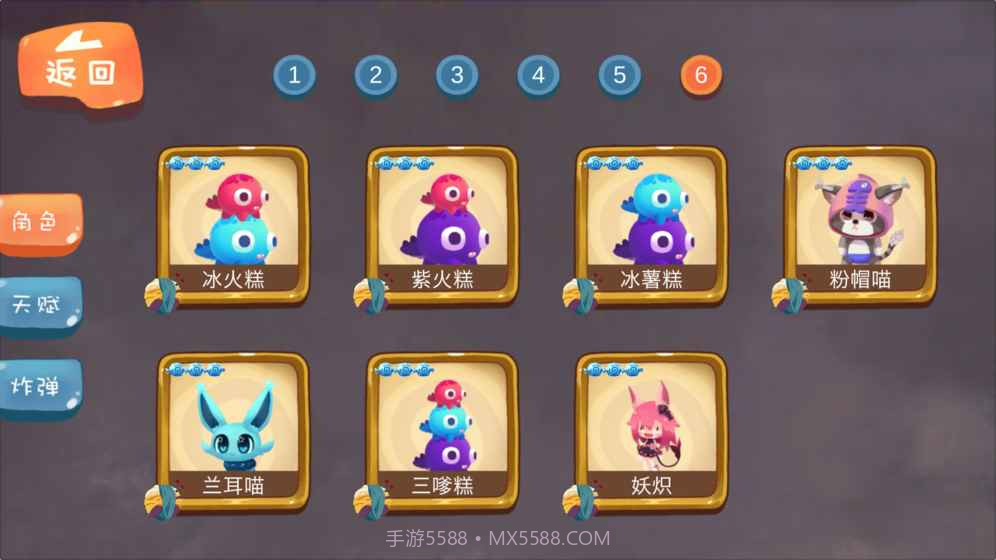This screenshot has width=996, height=560.
Task: Open the 角色 character tab
Action: tap(40, 222)
